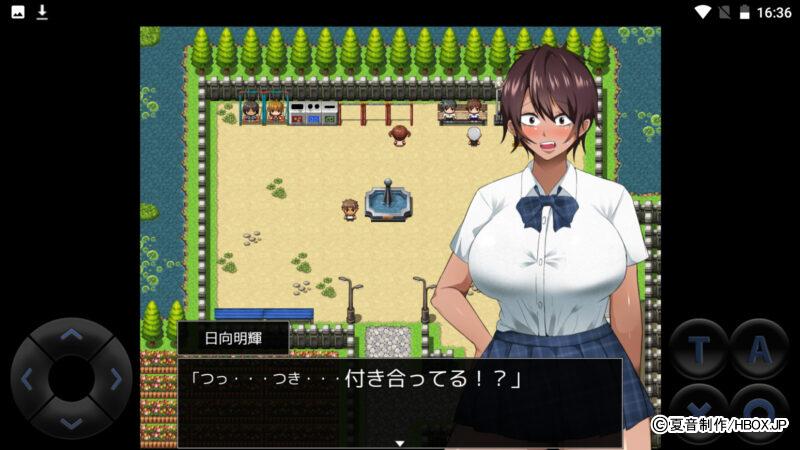800x450 pixels.
Task: Tap the down arrow on the virtual d-pad
Action: [x=71, y=422]
